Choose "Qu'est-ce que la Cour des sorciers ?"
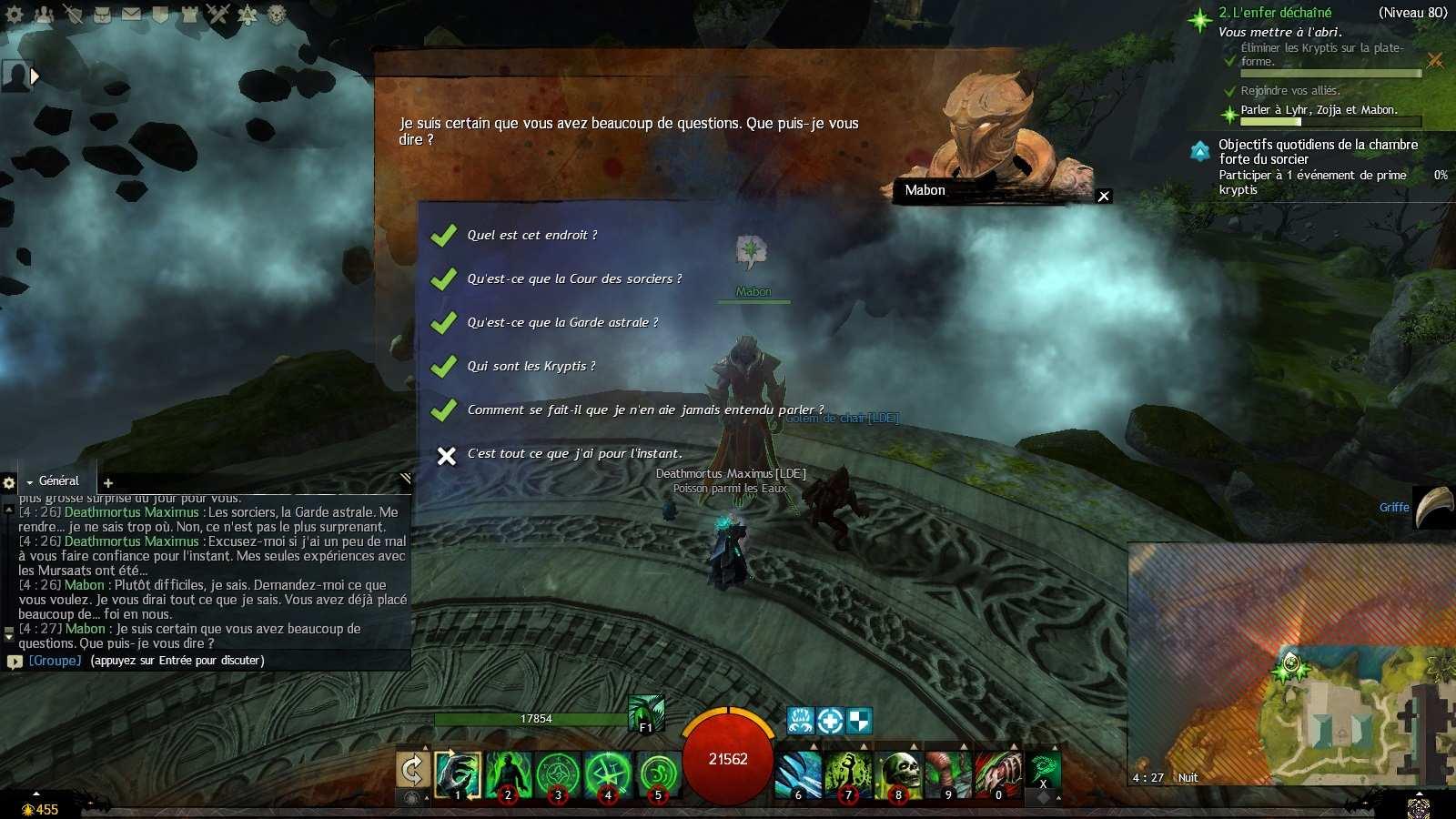This screenshot has height=819, width=1456. [x=573, y=279]
